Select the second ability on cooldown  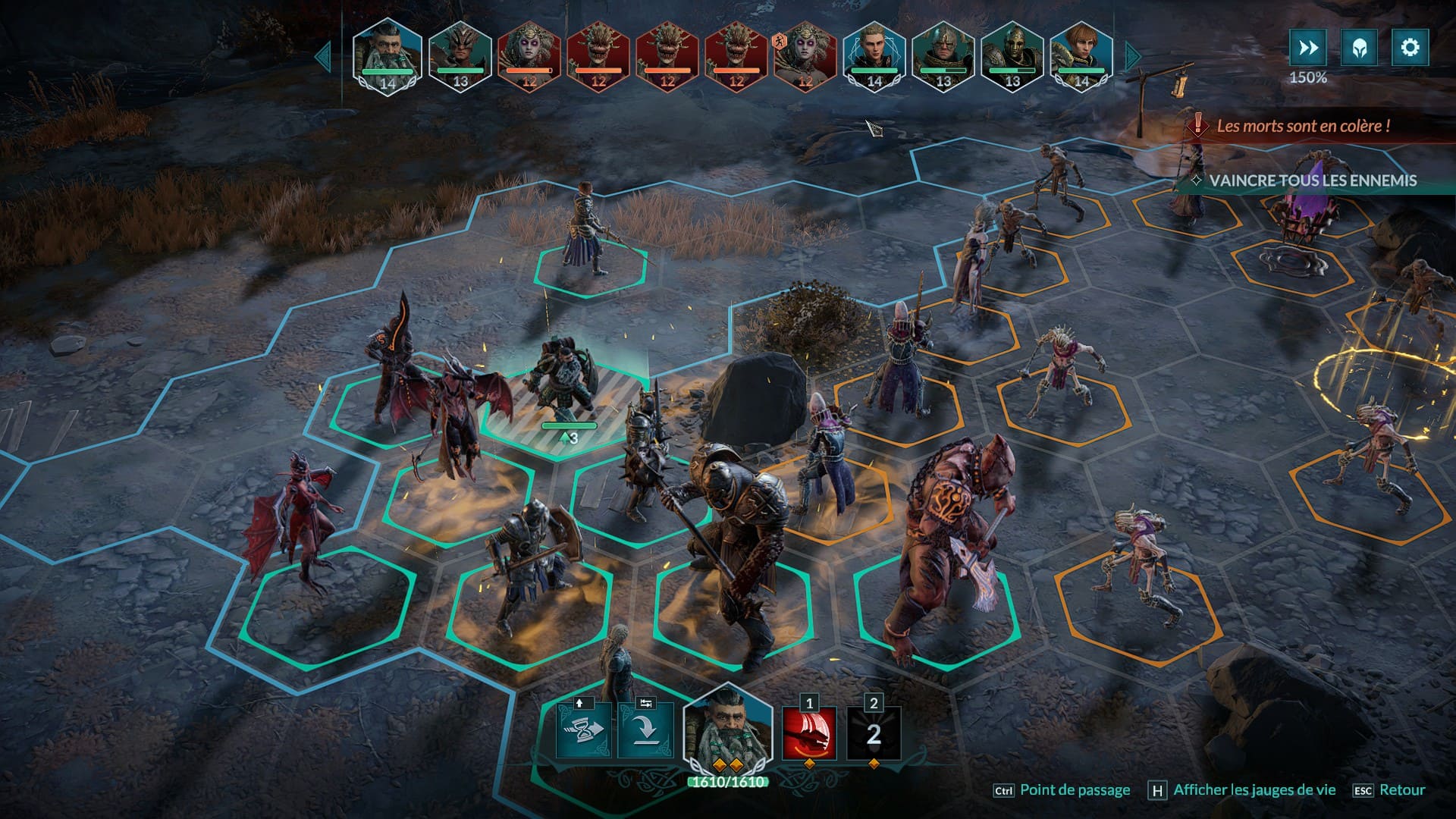874,733
